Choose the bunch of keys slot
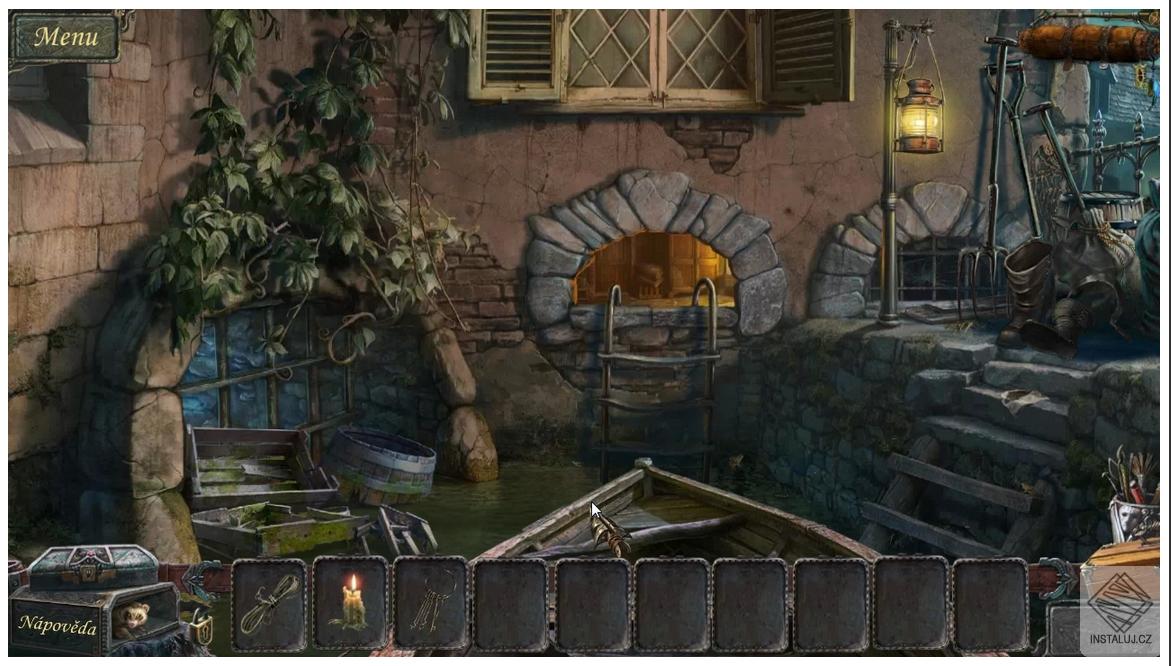Screen dimensions: 1171x666 pos(430,604)
